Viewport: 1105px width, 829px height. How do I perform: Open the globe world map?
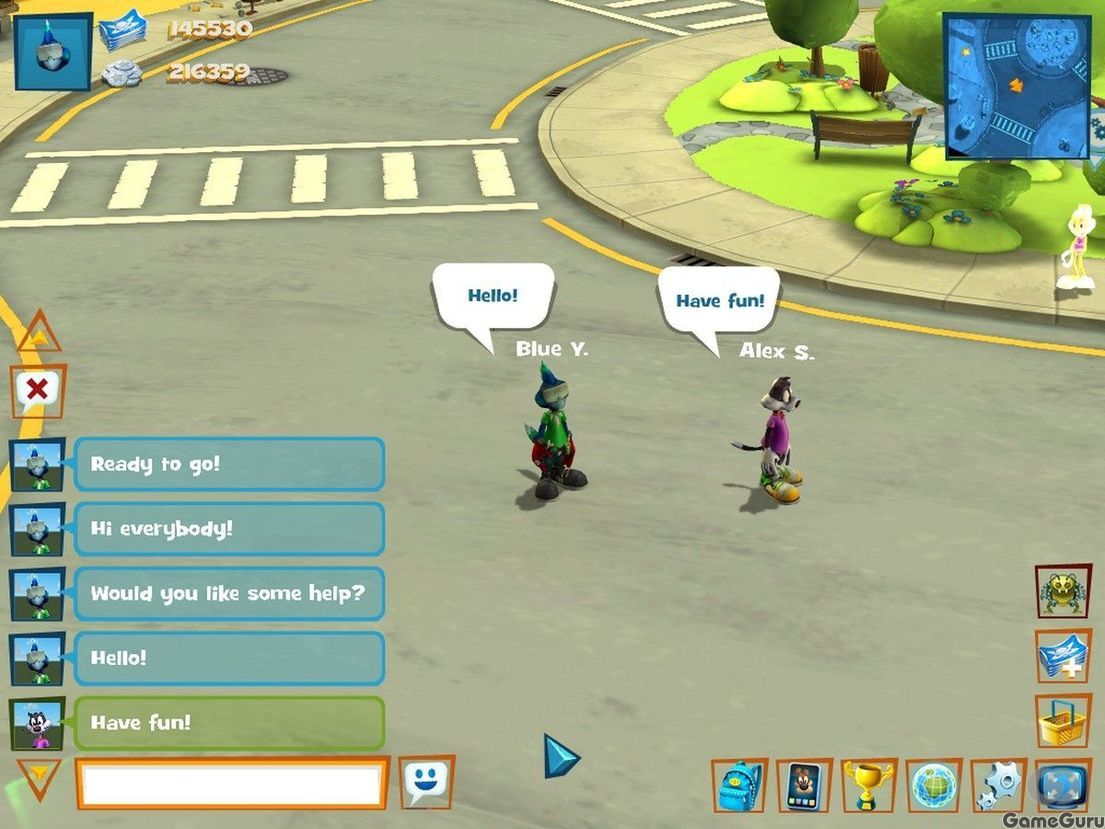(x=933, y=785)
